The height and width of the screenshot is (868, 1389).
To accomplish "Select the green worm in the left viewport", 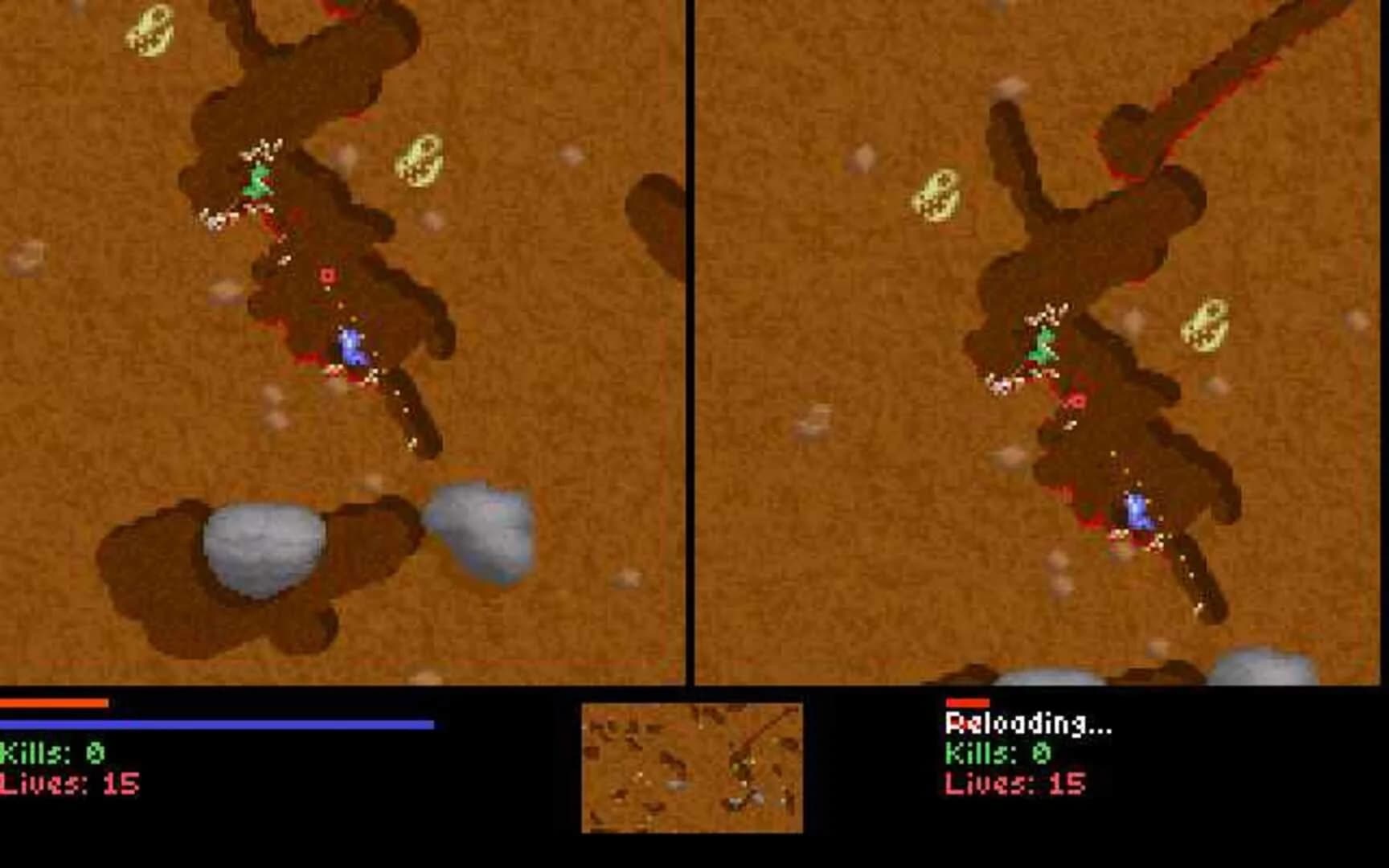I will coord(257,183).
